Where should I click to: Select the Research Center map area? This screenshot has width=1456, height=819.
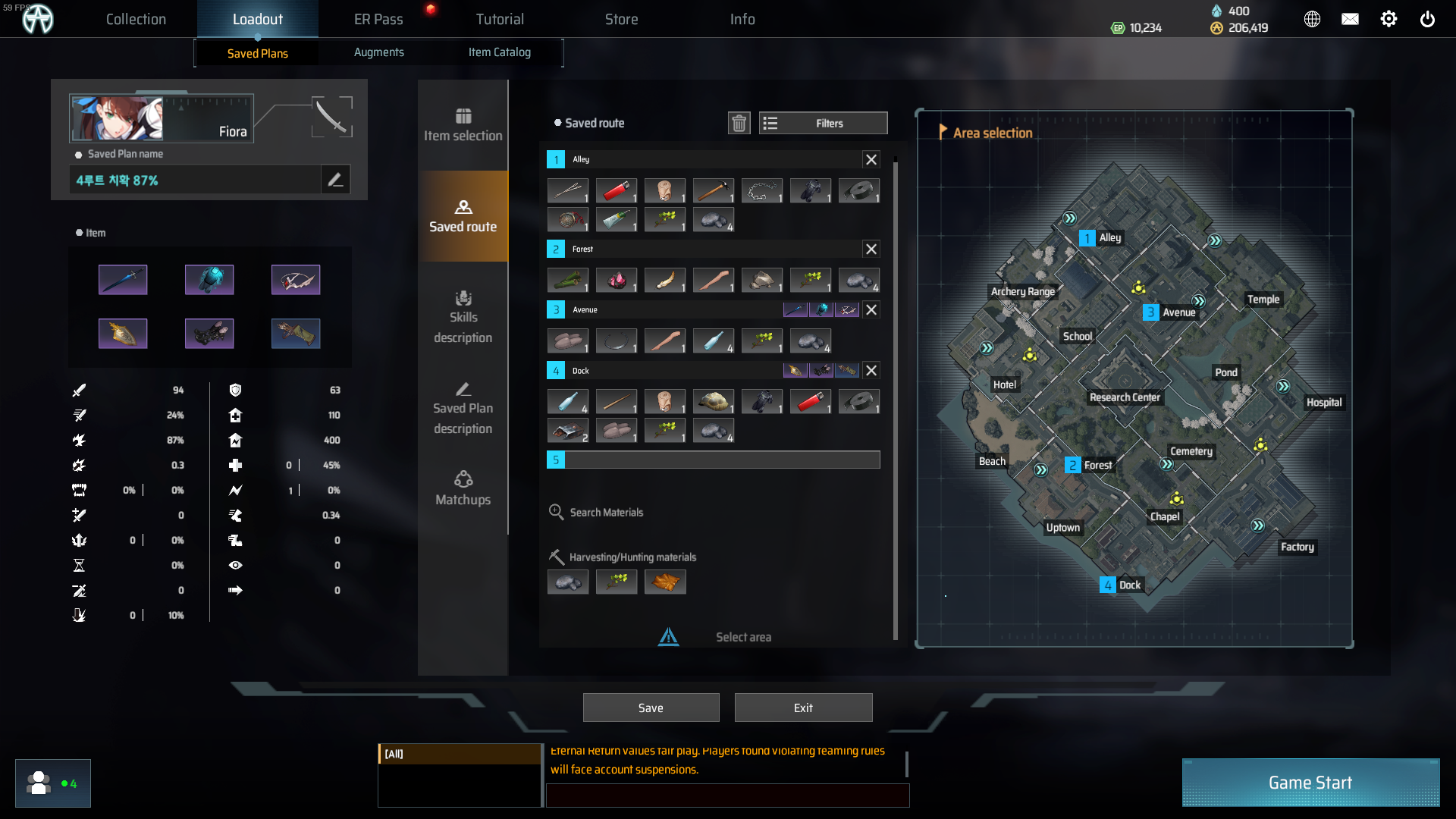tap(1125, 397)
